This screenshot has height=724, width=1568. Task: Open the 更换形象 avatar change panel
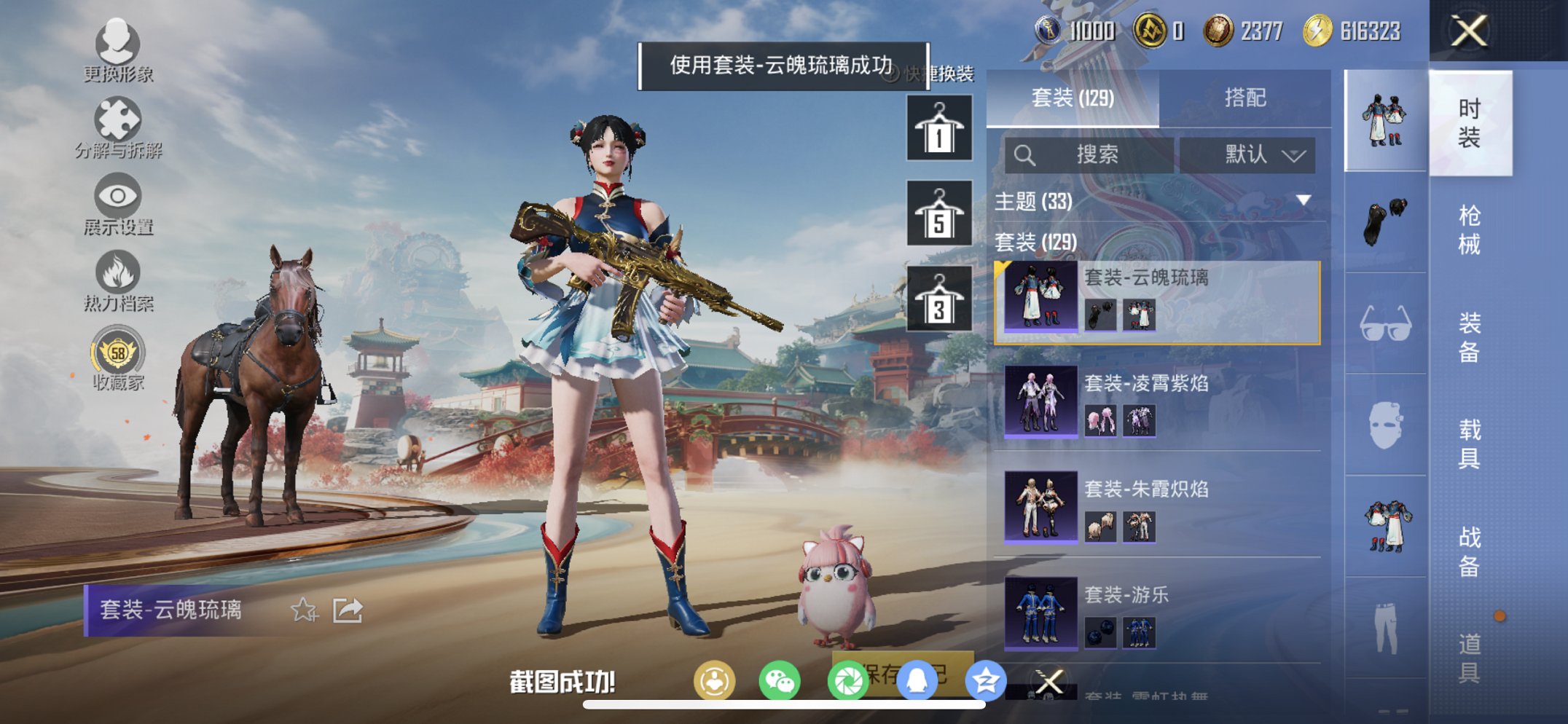pos(121,55)
